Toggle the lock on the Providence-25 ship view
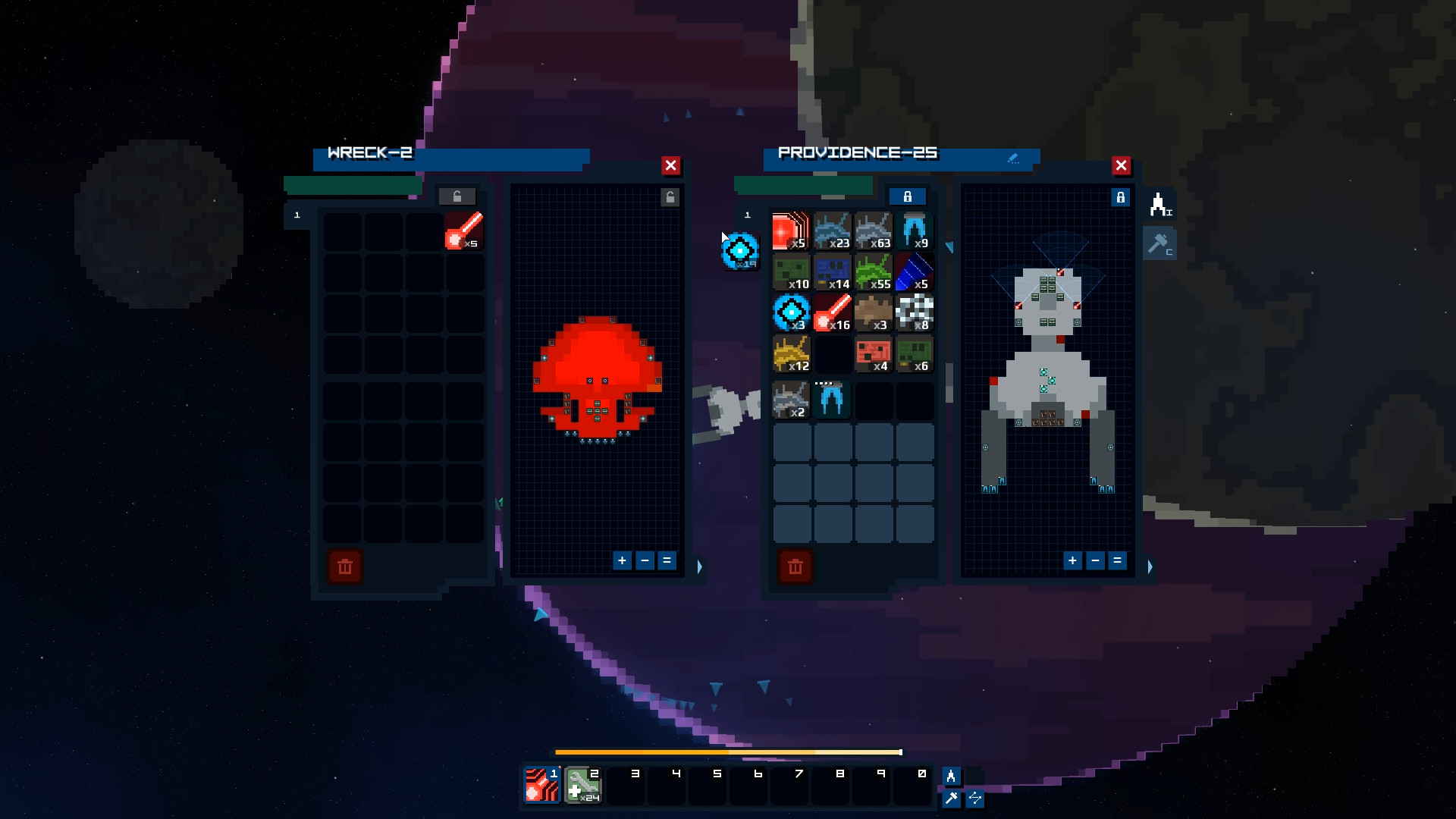Viewport: 1456px width, 819px height. (1122, 197)
